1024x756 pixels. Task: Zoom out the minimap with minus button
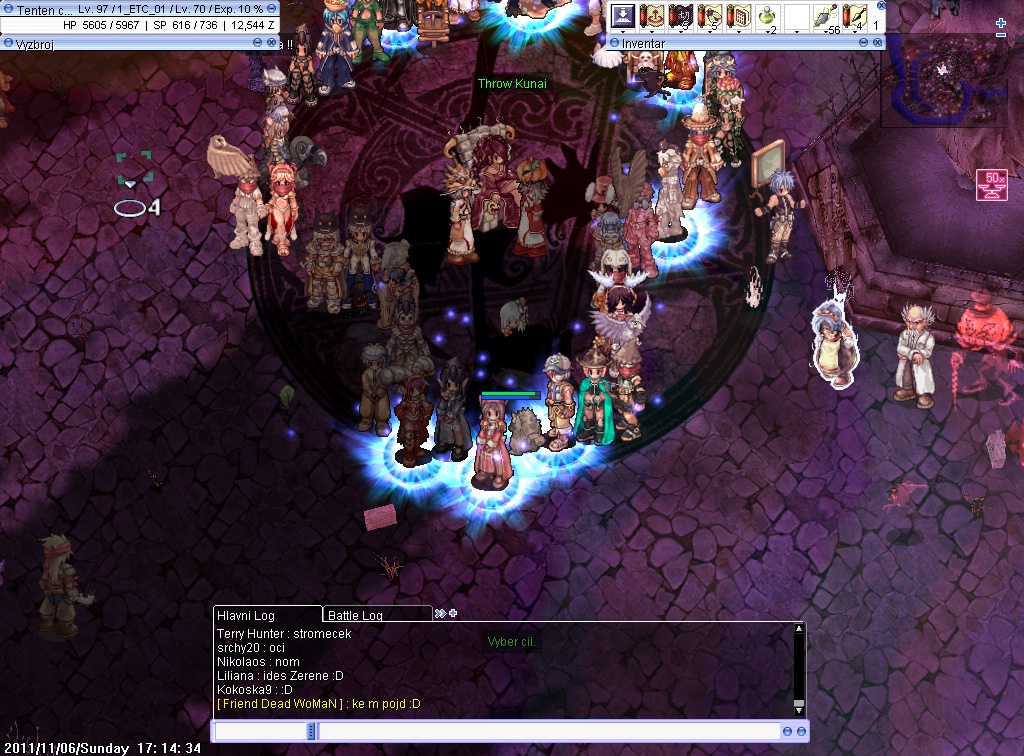click(x=1001, y=35)
